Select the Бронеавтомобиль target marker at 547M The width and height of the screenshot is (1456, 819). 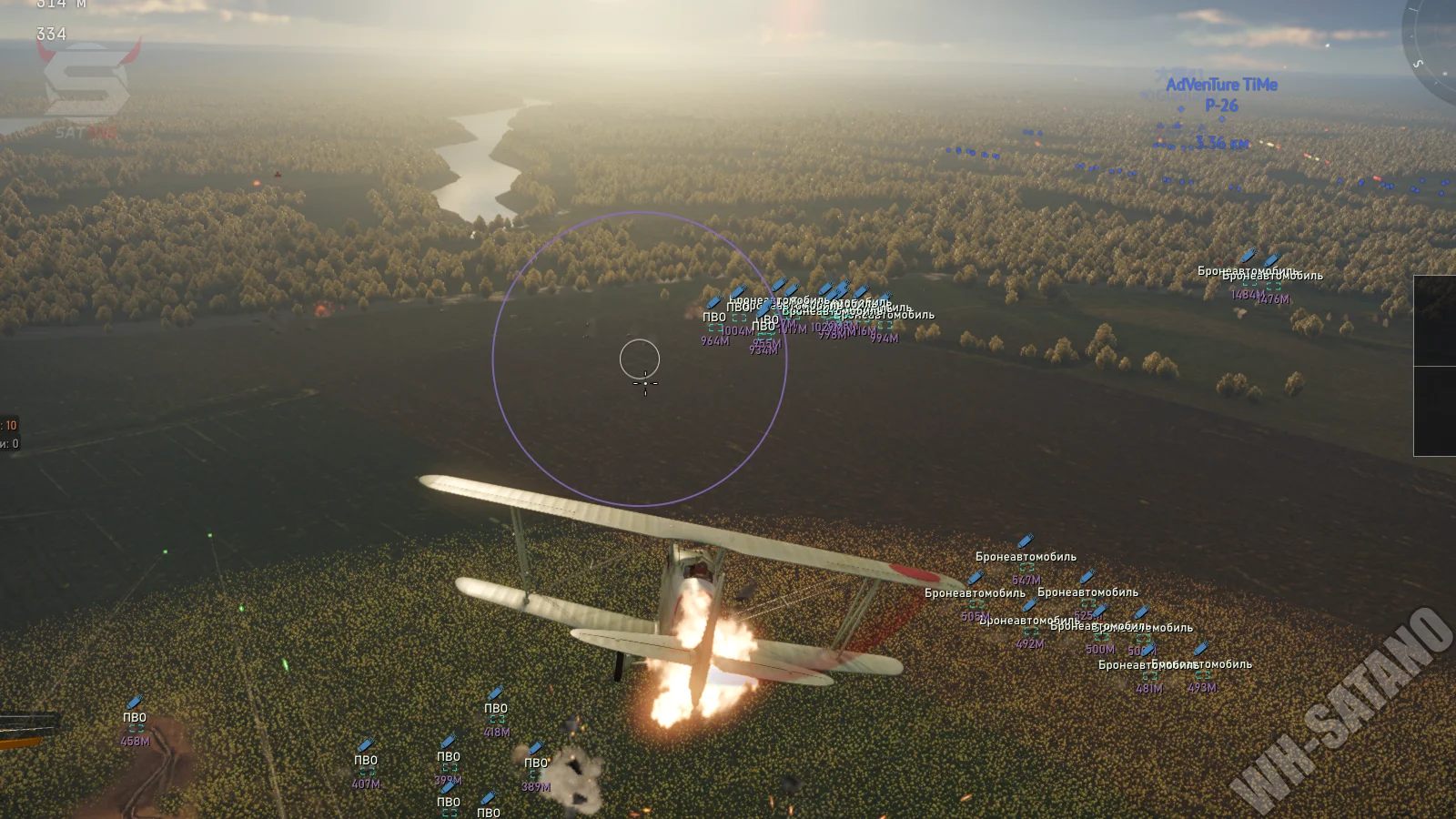pos(1026,567)
